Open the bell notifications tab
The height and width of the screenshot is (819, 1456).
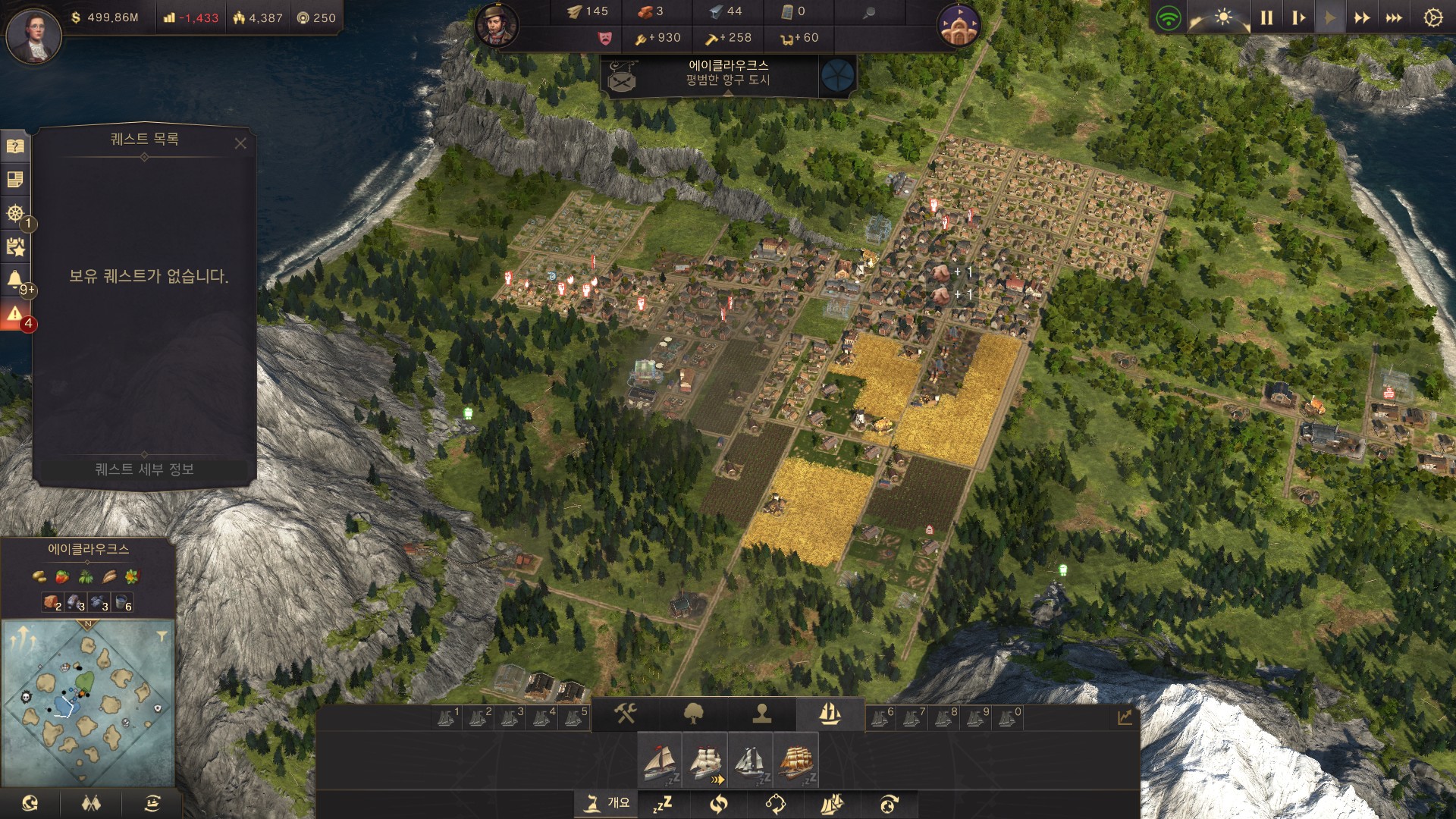click(x=15, y=280)
